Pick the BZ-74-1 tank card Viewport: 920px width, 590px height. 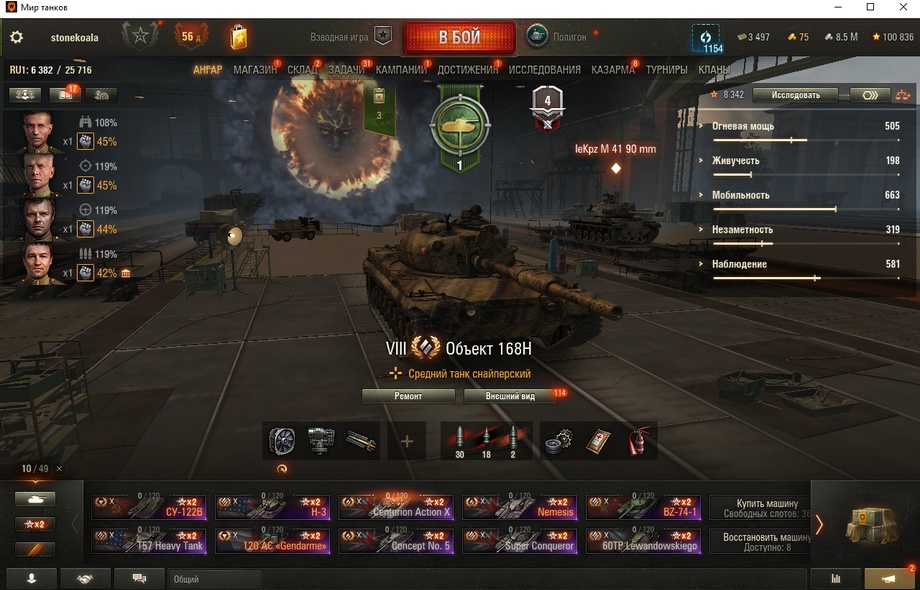pos(643,507)
